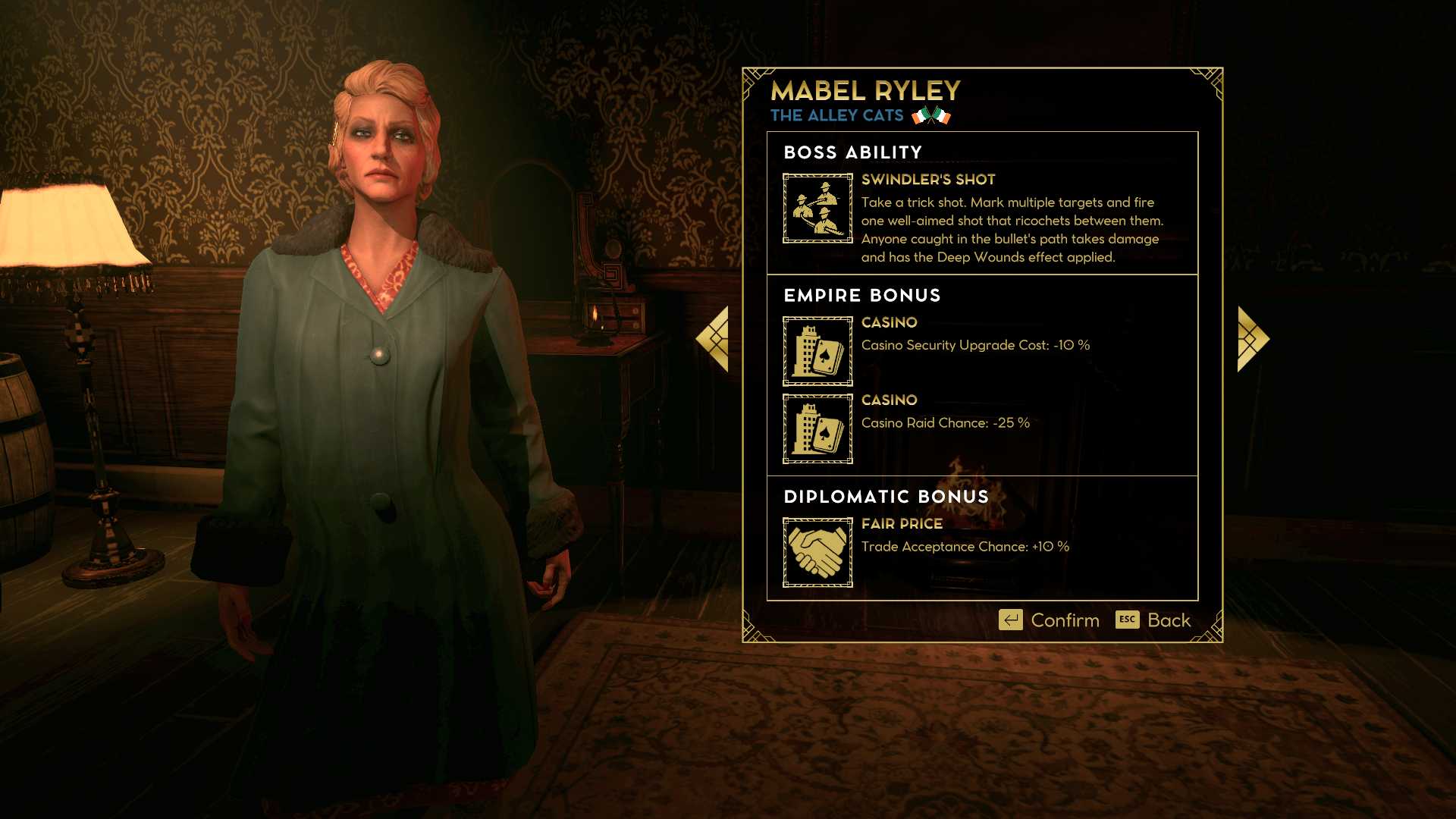Click the Casino Security Upgrade Cost icon

(x=817, y=351)
